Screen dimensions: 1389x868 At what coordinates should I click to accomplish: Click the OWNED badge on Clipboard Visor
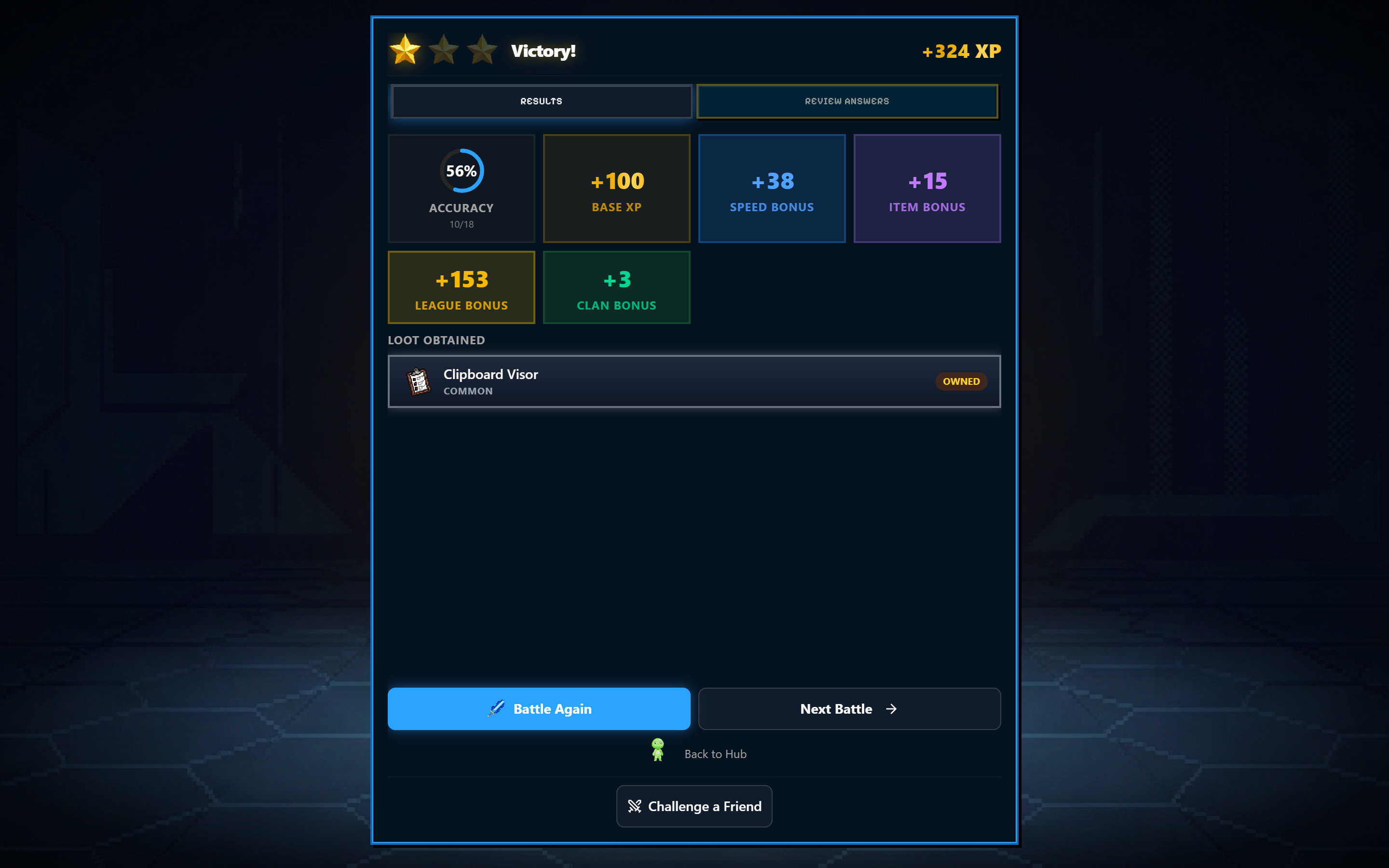tap(961, 381)
